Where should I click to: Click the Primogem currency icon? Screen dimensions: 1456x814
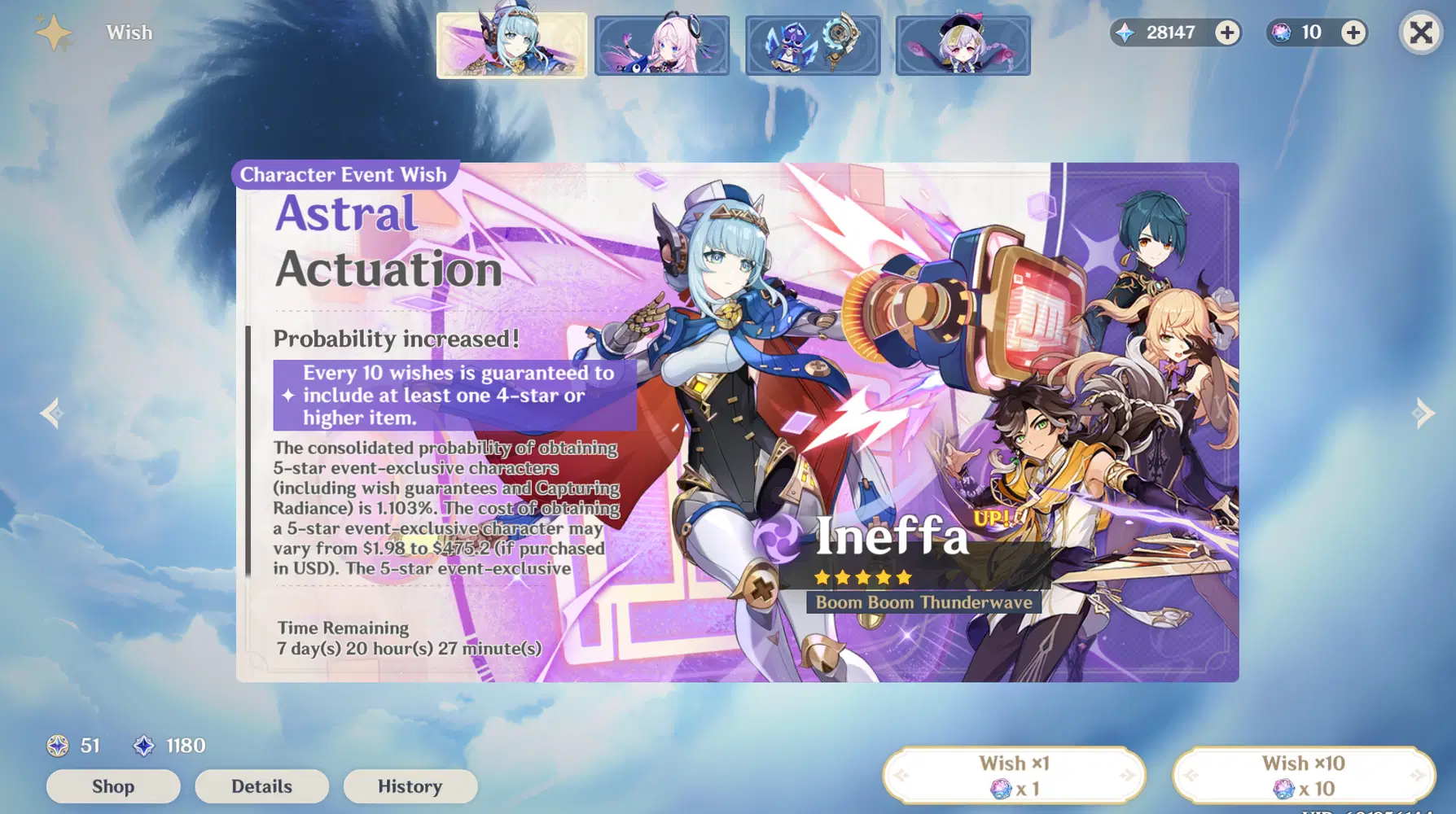pyautogui.click(x=1126, y=33)
